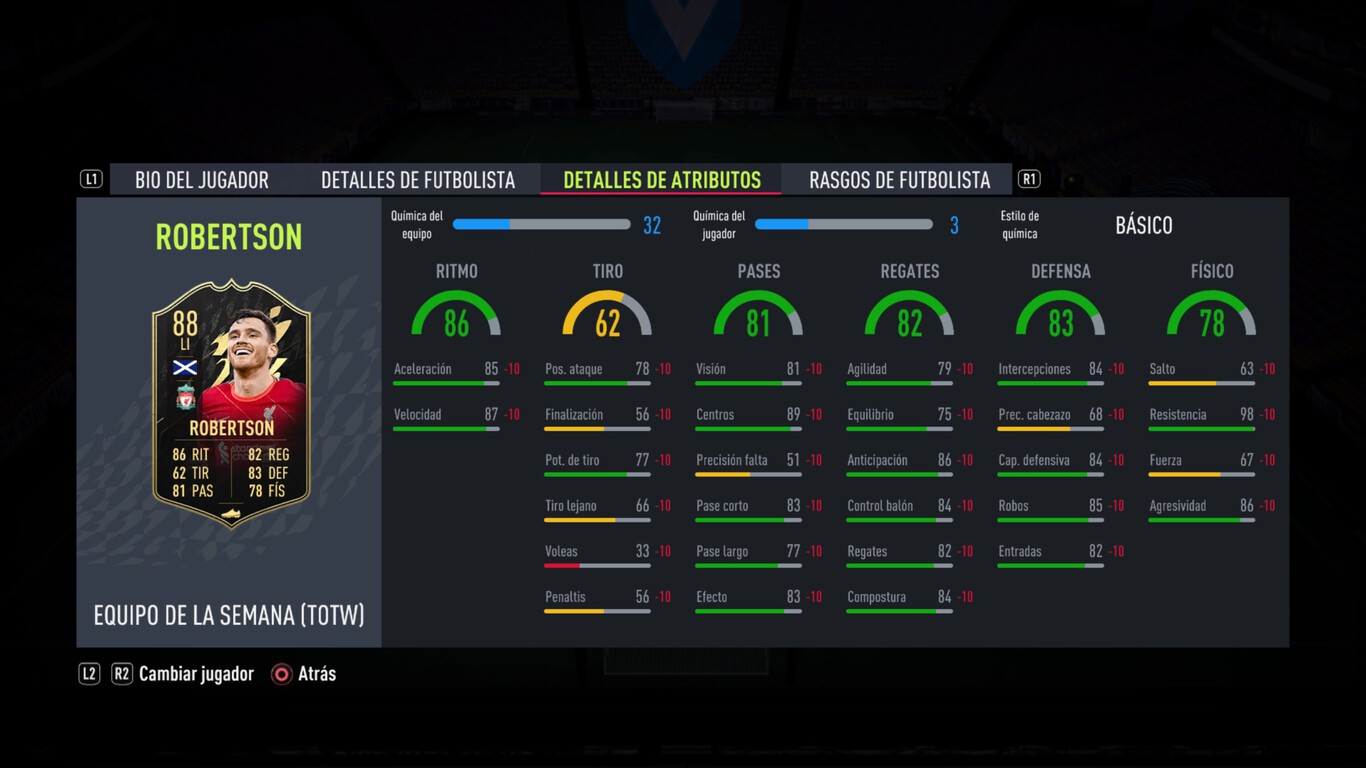Click the EQUIPO DE LA SEMANA (TOTW) label
Viewport: 1366px width, 768px height.
click(x=228, y=617)
